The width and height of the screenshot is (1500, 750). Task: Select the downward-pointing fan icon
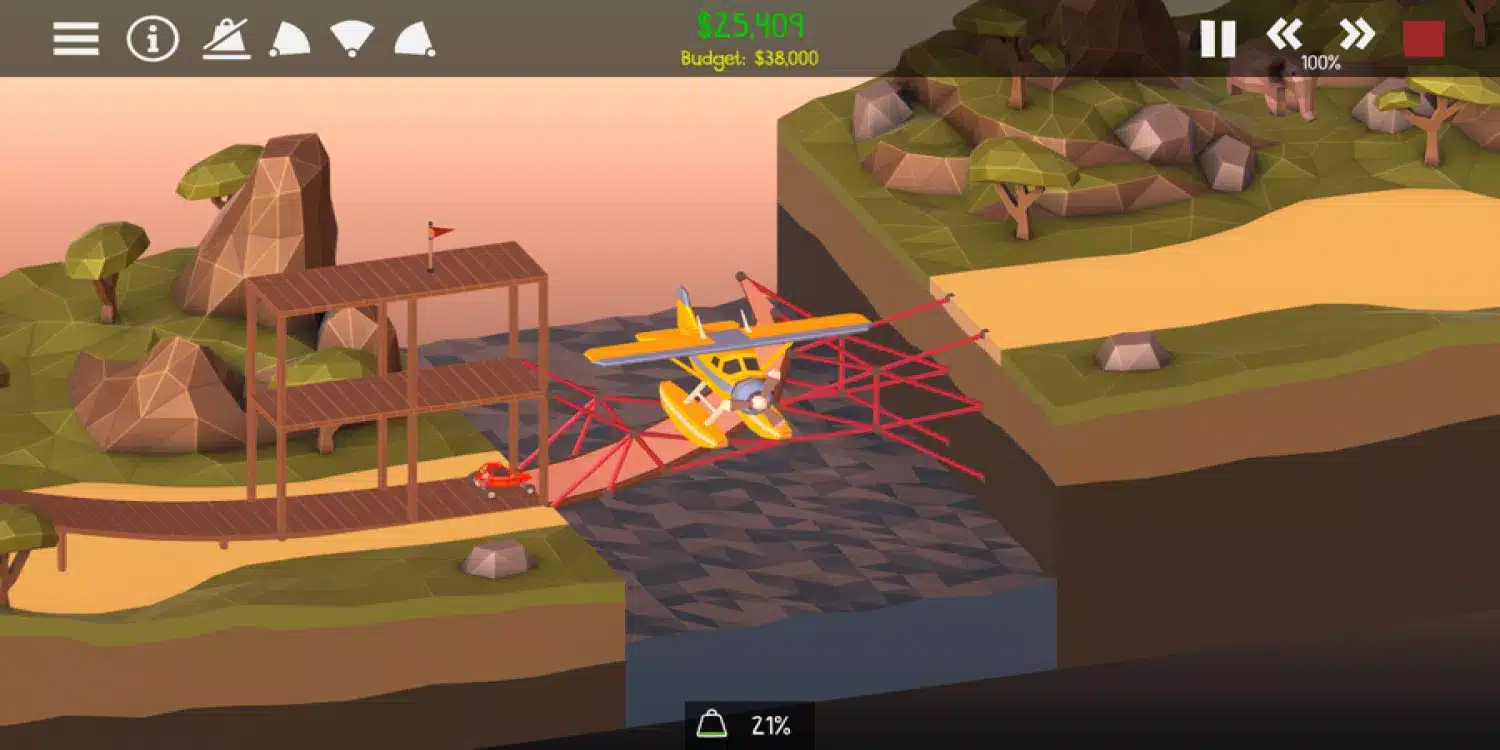coord(352,37)
